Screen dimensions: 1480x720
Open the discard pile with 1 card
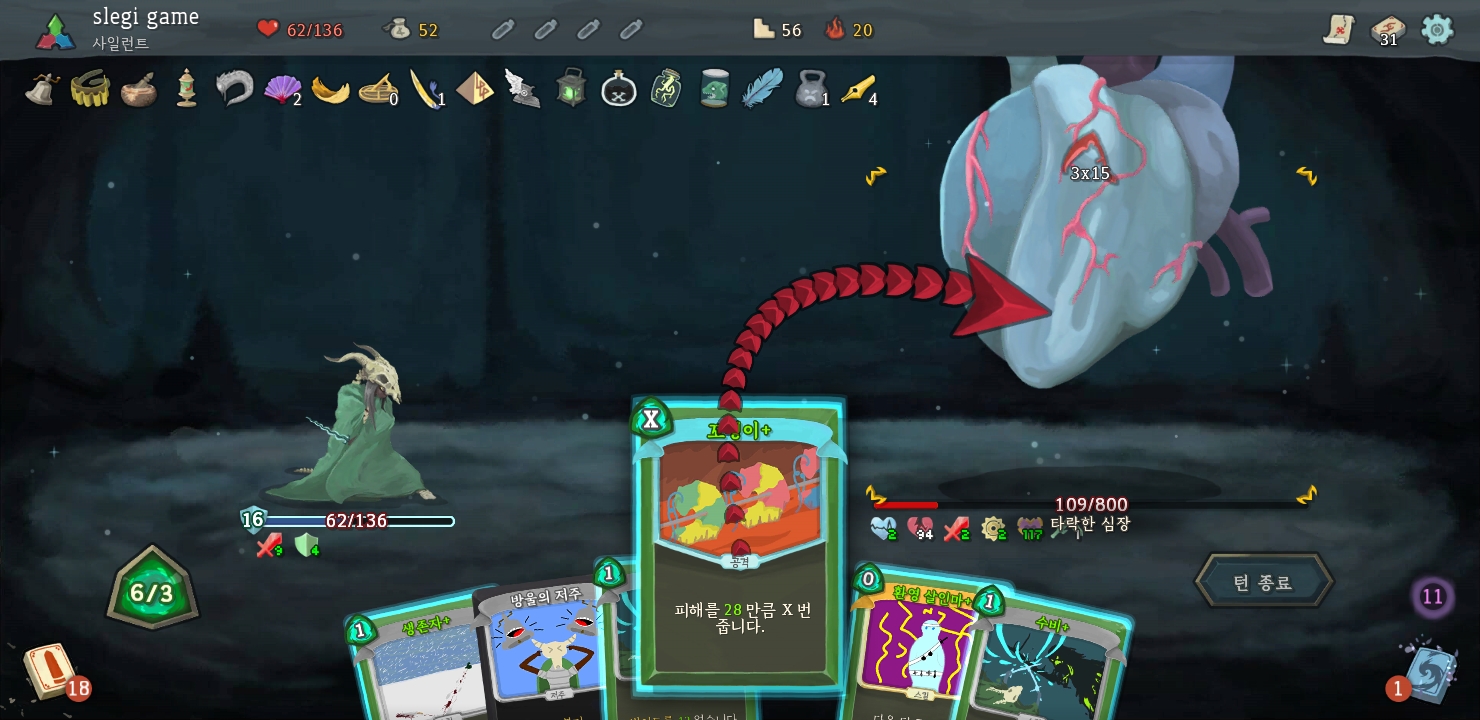pos(1430,672)
